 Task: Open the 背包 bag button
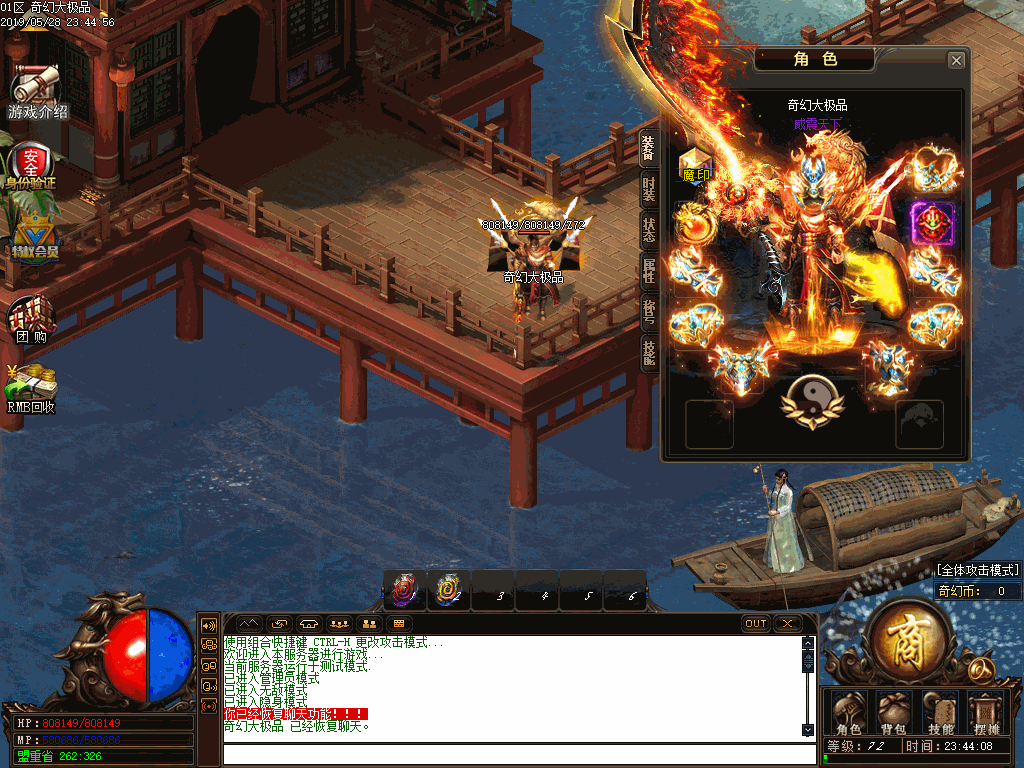[892, 711]
